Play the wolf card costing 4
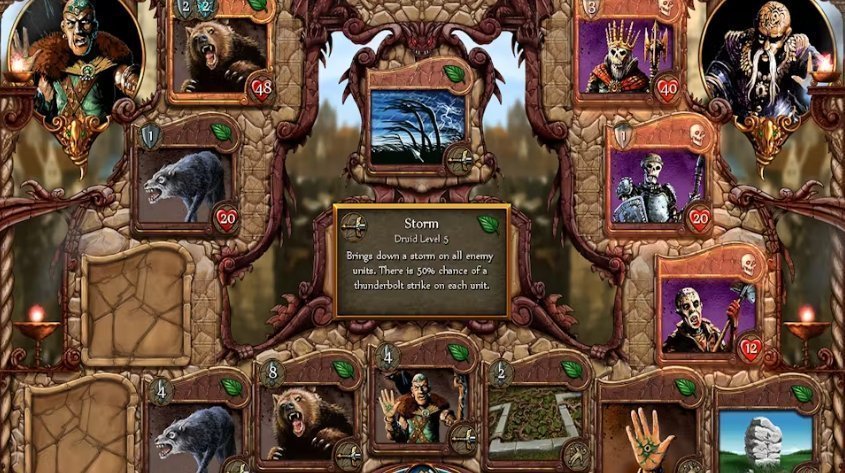 193,432
